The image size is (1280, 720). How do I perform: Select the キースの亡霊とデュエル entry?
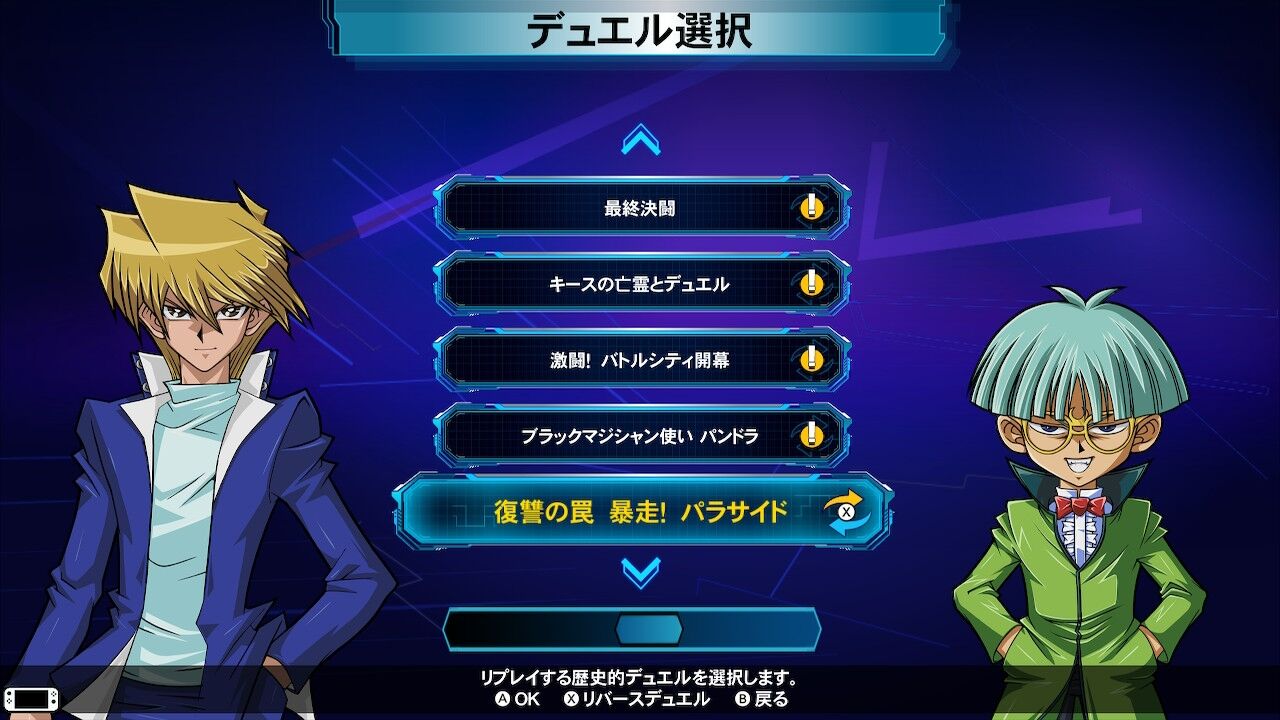point(640,285)
